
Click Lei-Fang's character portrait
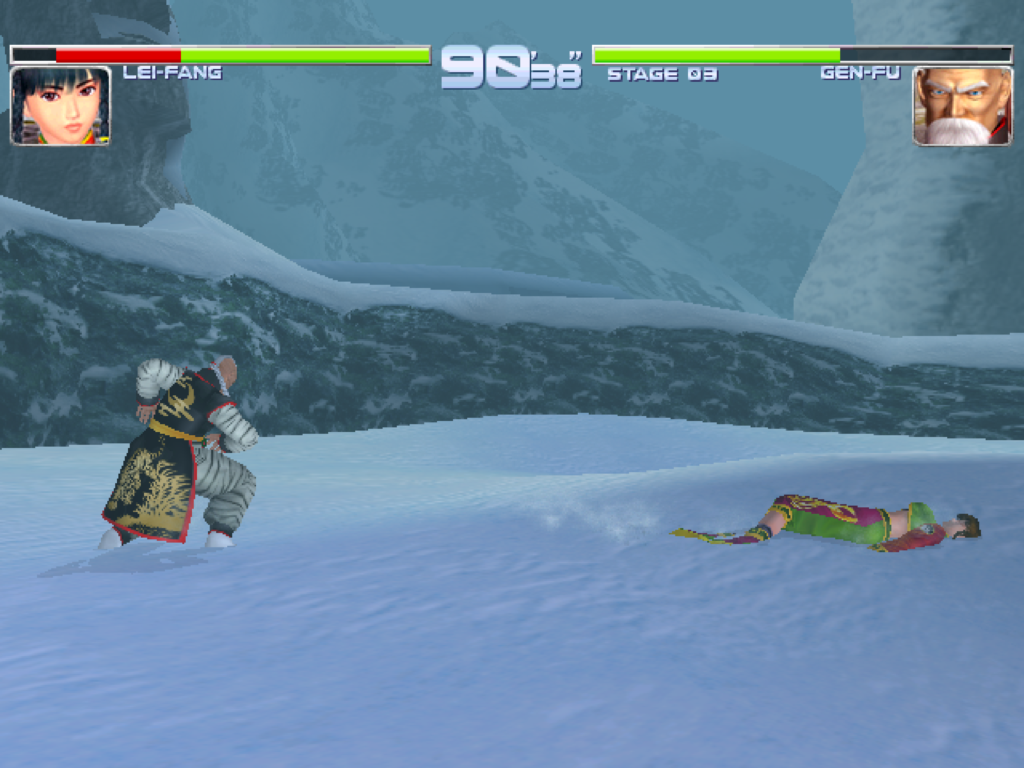(x=60, y=106)
